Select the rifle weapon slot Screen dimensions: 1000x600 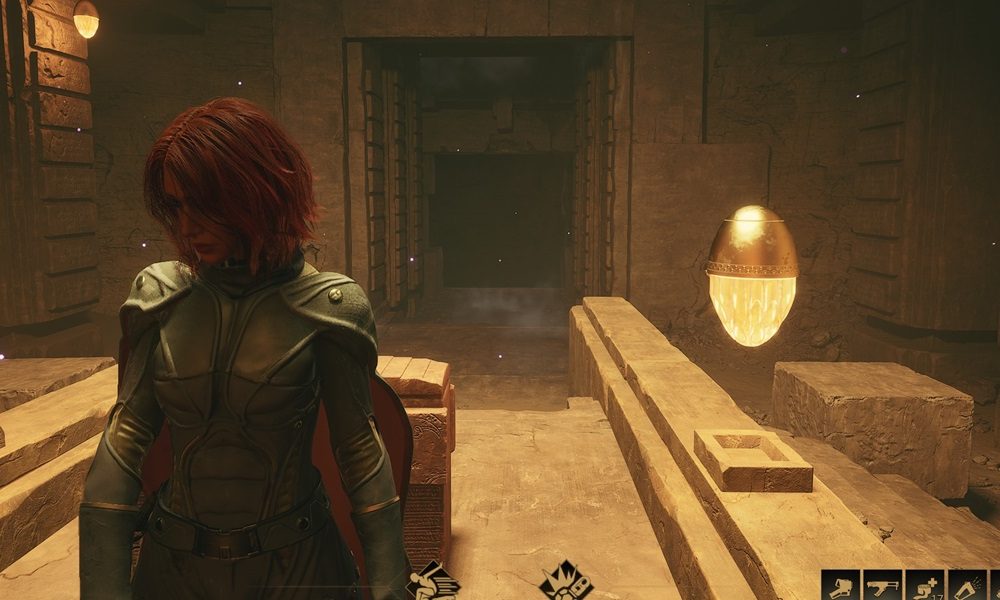883,586
